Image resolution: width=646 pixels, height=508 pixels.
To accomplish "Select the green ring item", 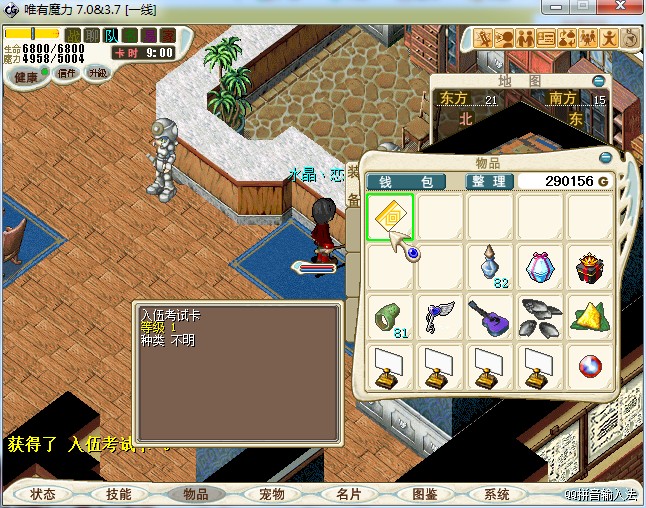I will coord(390,317).
